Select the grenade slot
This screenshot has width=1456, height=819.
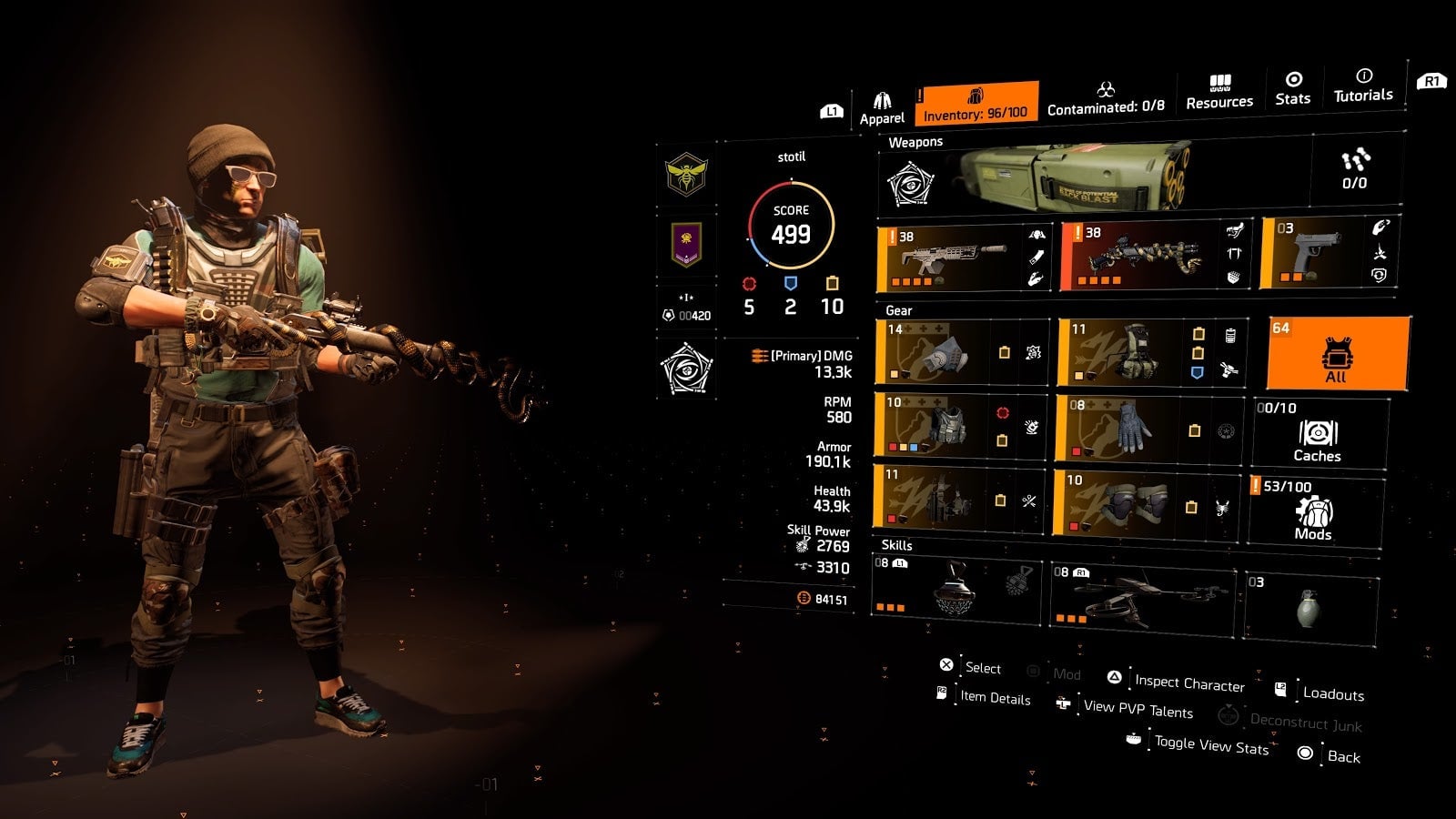coord(1309,607)
